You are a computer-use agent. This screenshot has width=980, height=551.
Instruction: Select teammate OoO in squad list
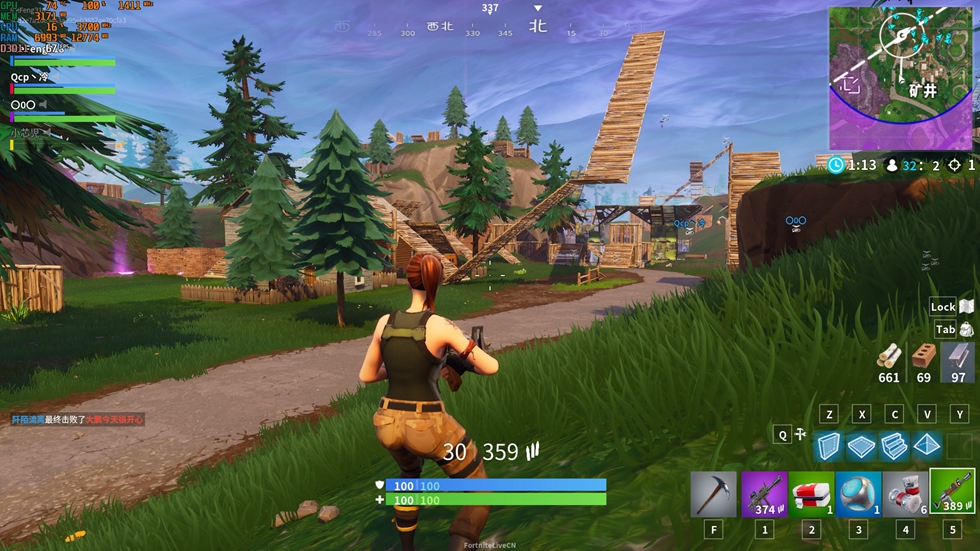23,104
